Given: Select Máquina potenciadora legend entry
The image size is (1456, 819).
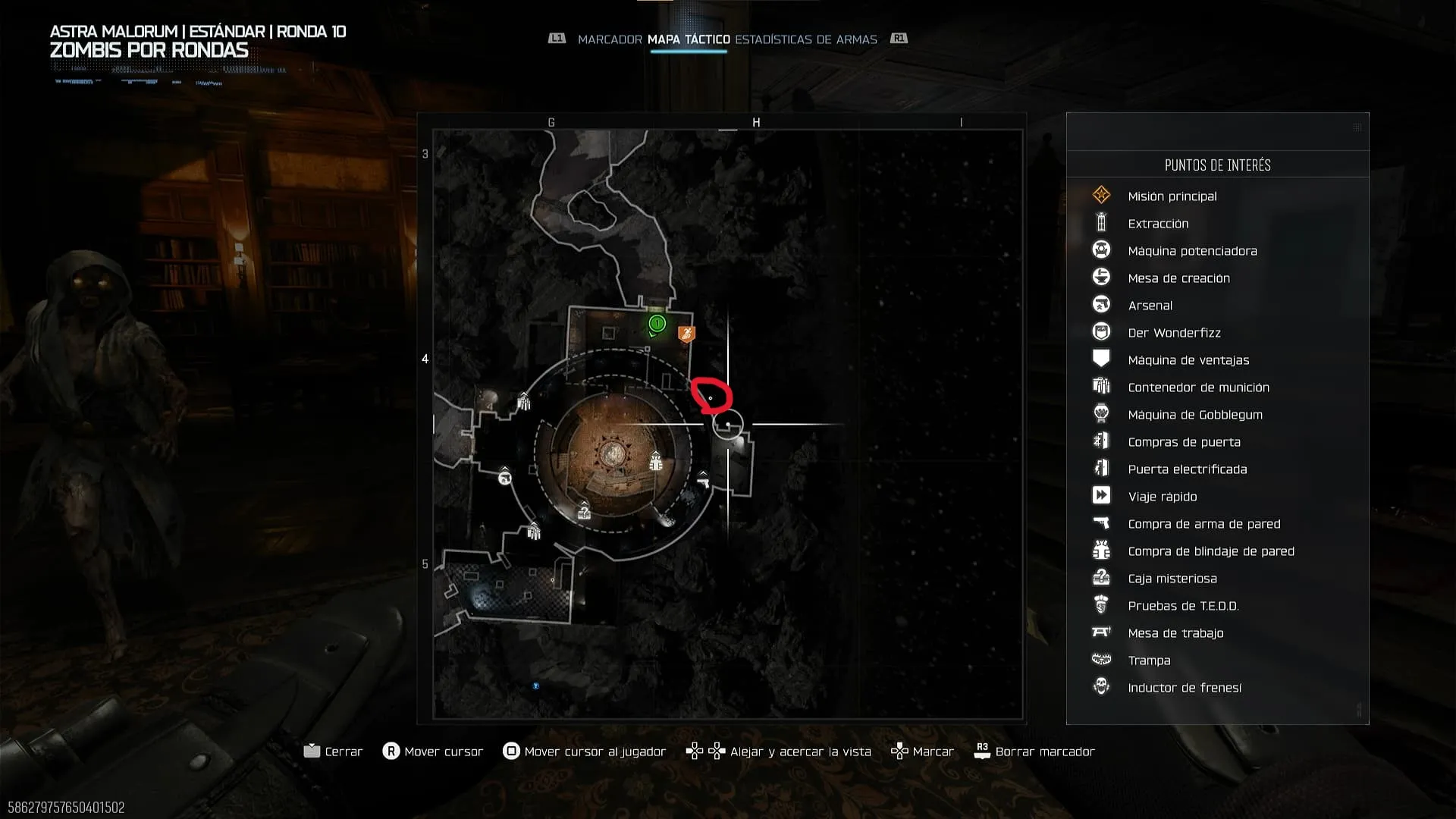Looking at the screenshot, I should [1192, 251].
